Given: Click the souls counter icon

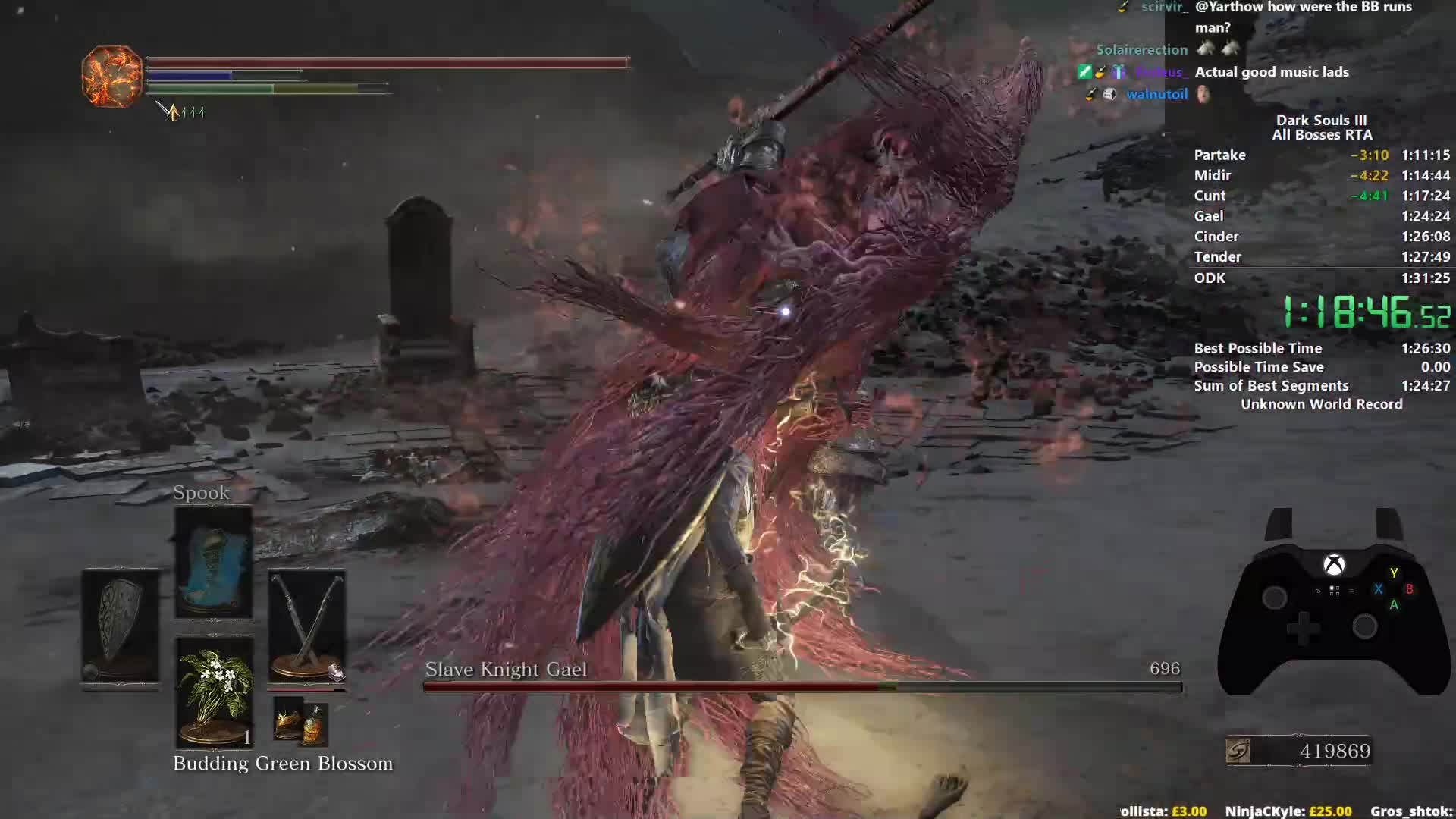Looking at the screenshot, I should click(x=1238, y=751).
